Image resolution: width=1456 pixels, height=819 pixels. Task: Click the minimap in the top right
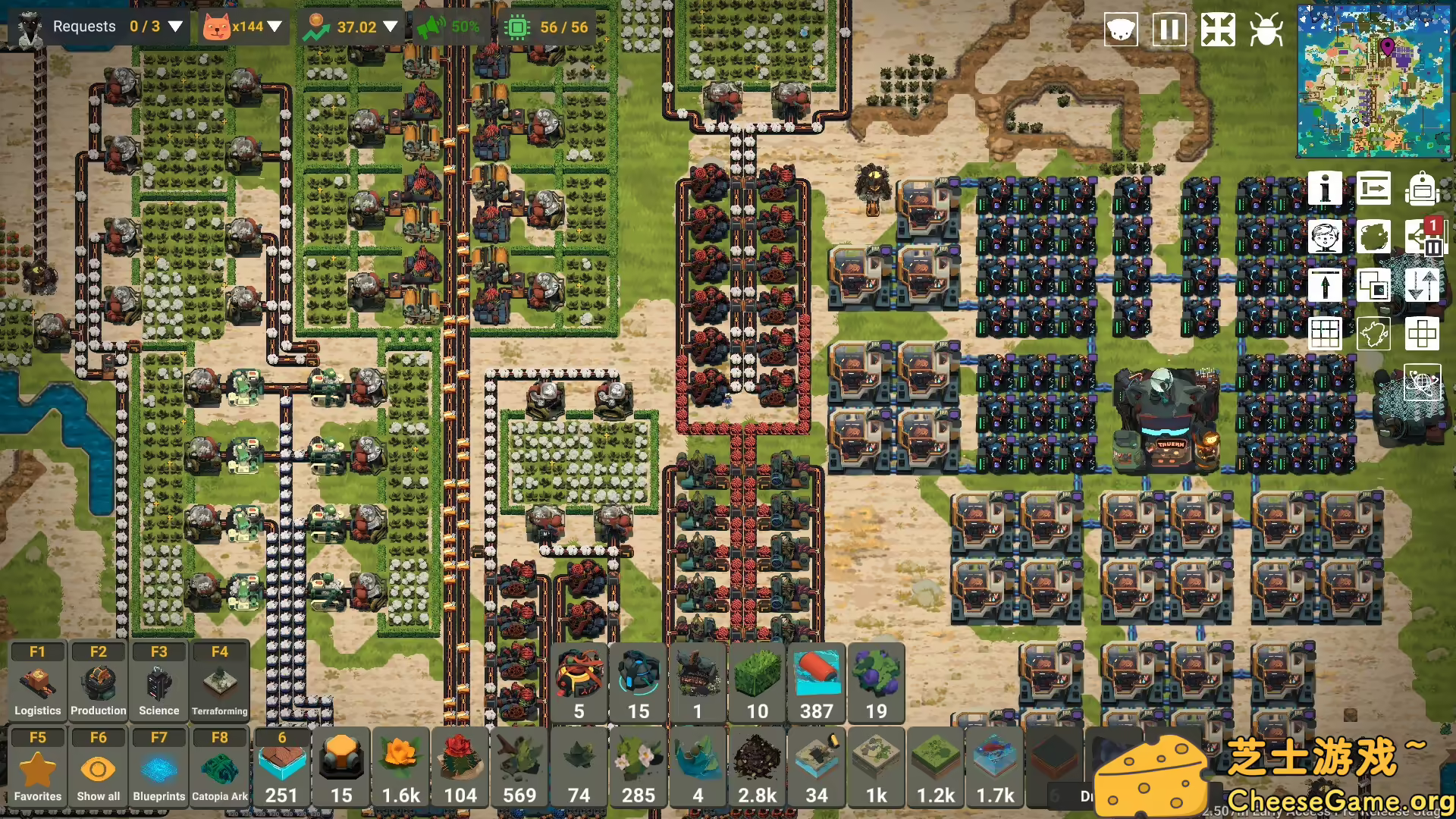pos(1374,80)
